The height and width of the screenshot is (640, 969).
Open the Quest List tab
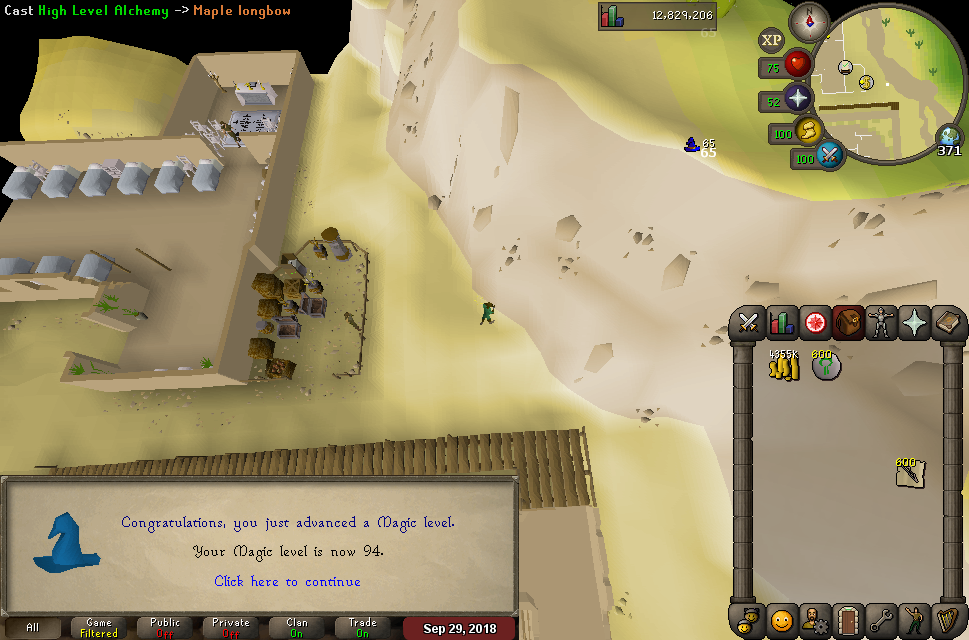point(815,322)
